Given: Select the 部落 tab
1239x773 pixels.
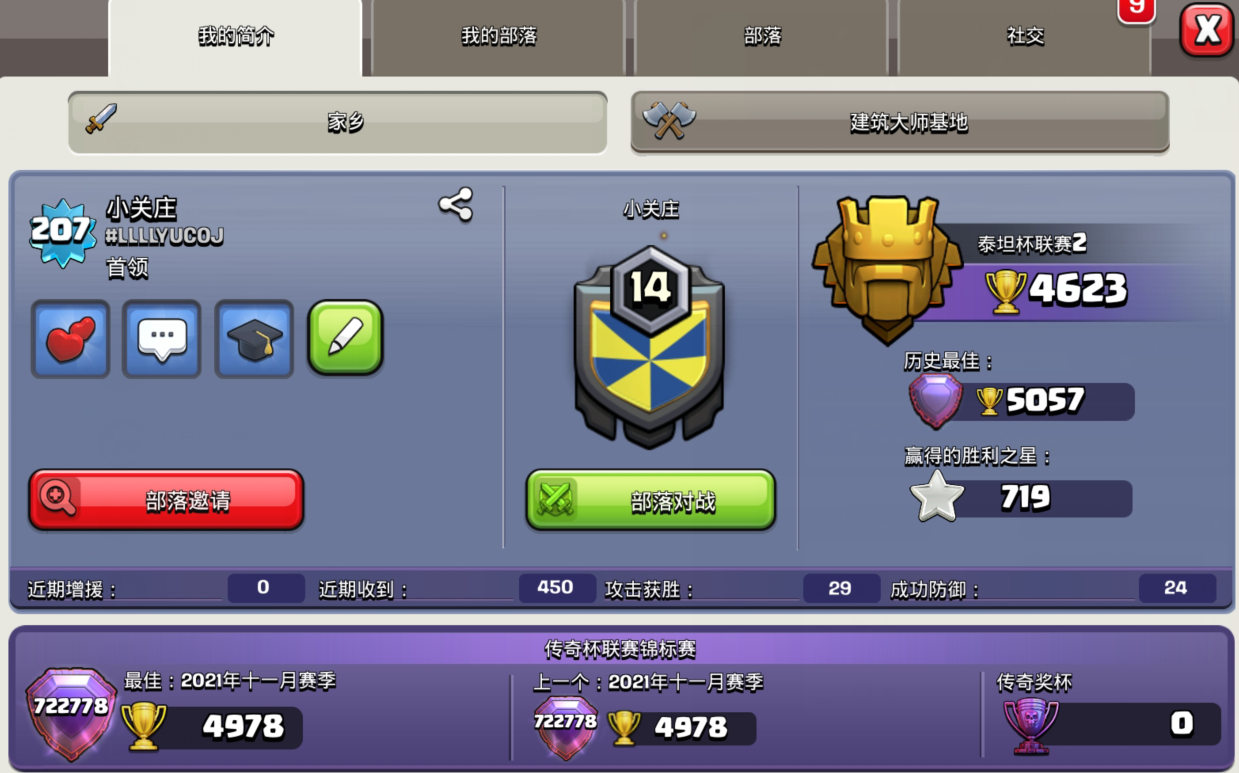Looking at the screenshot, I should pos(762,37).
